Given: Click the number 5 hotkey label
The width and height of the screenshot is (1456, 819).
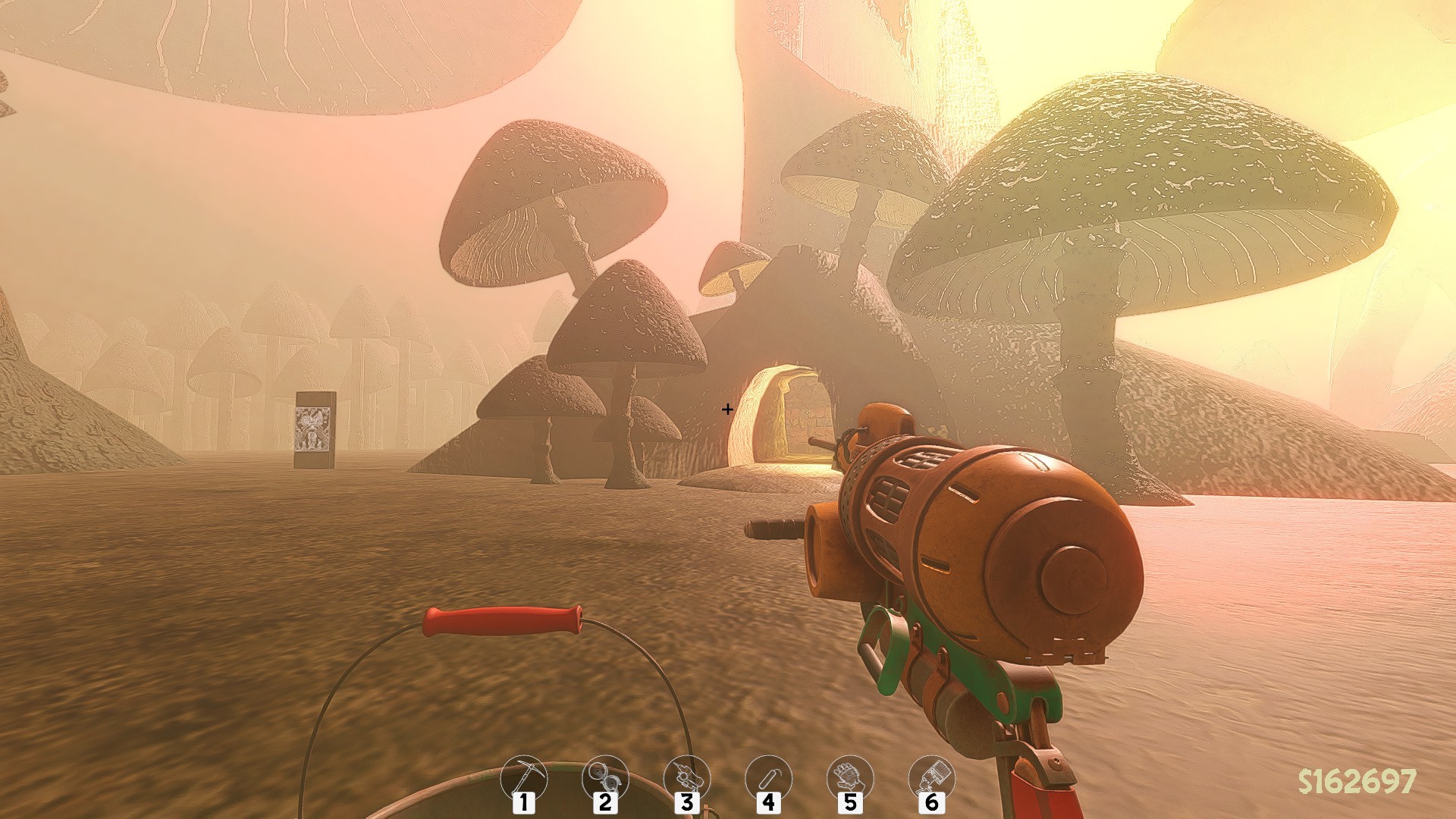Looking at the screenshot, I should (x=852, y=804).
